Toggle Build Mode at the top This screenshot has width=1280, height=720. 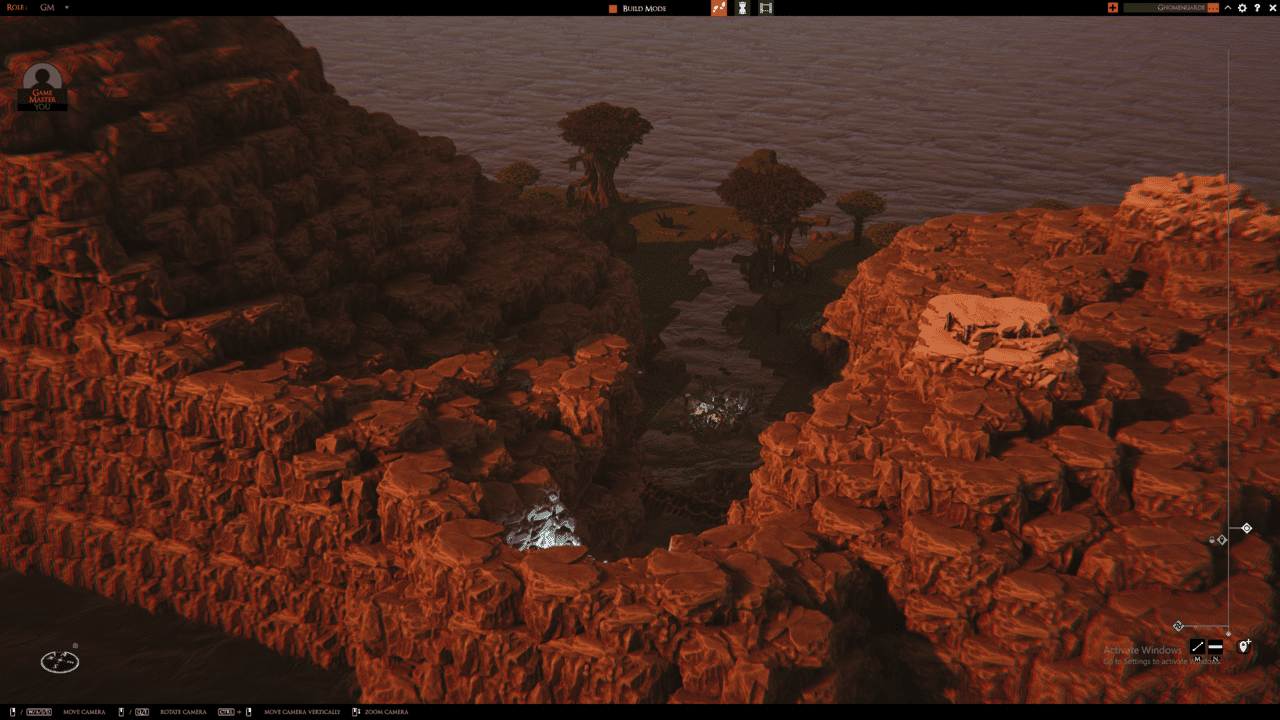click(637, 8)
